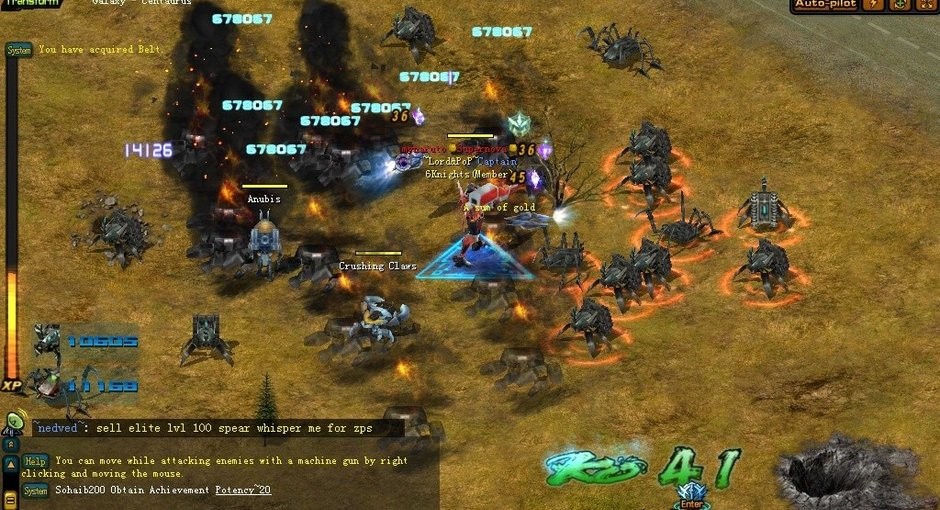Enable Auto-pilot mode
The image size is (940, 510).
(826, 4)
